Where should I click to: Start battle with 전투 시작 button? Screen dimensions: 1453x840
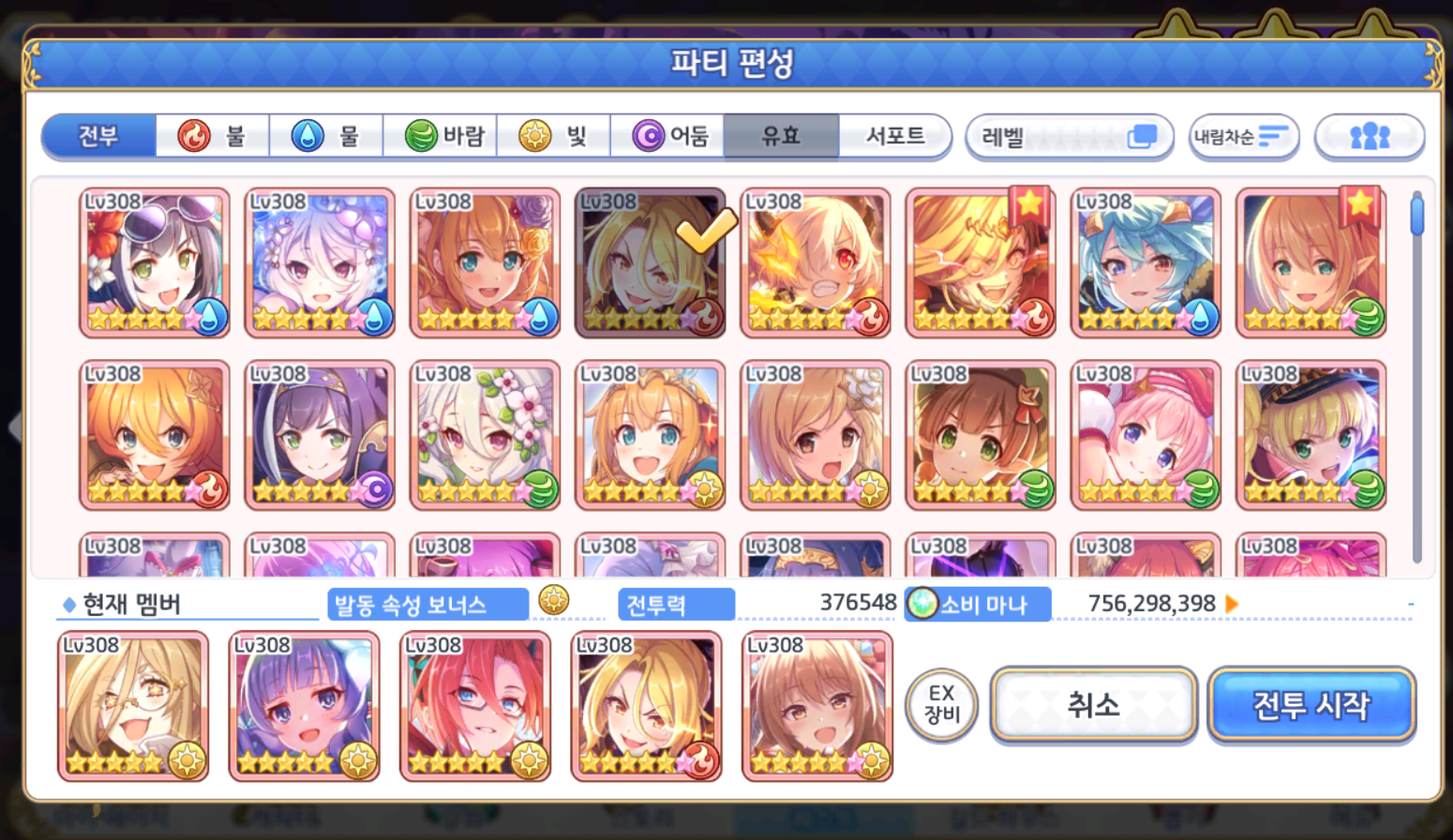coord(1311,705)
